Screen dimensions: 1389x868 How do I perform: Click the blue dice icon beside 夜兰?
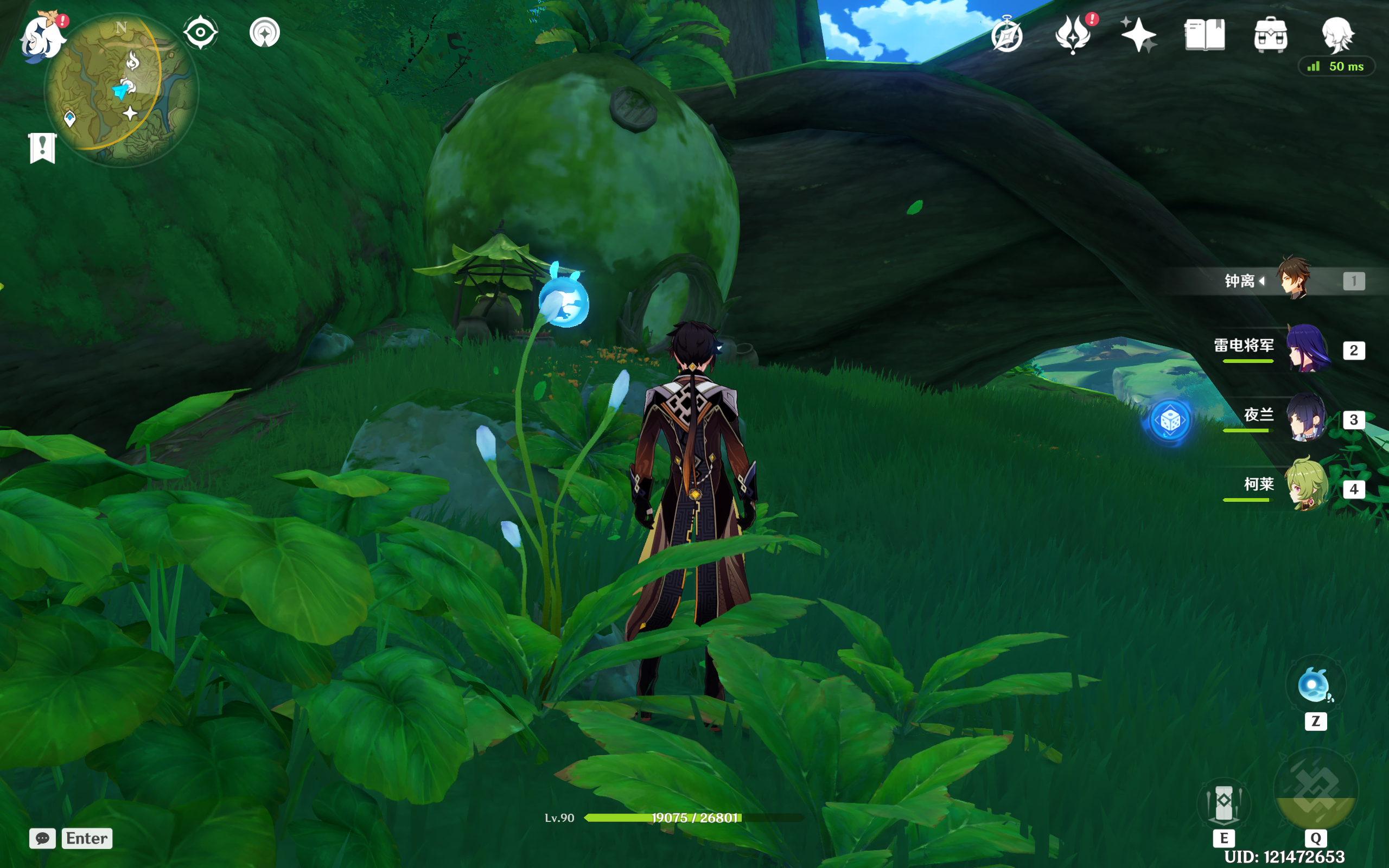[x=1170, y=422]
